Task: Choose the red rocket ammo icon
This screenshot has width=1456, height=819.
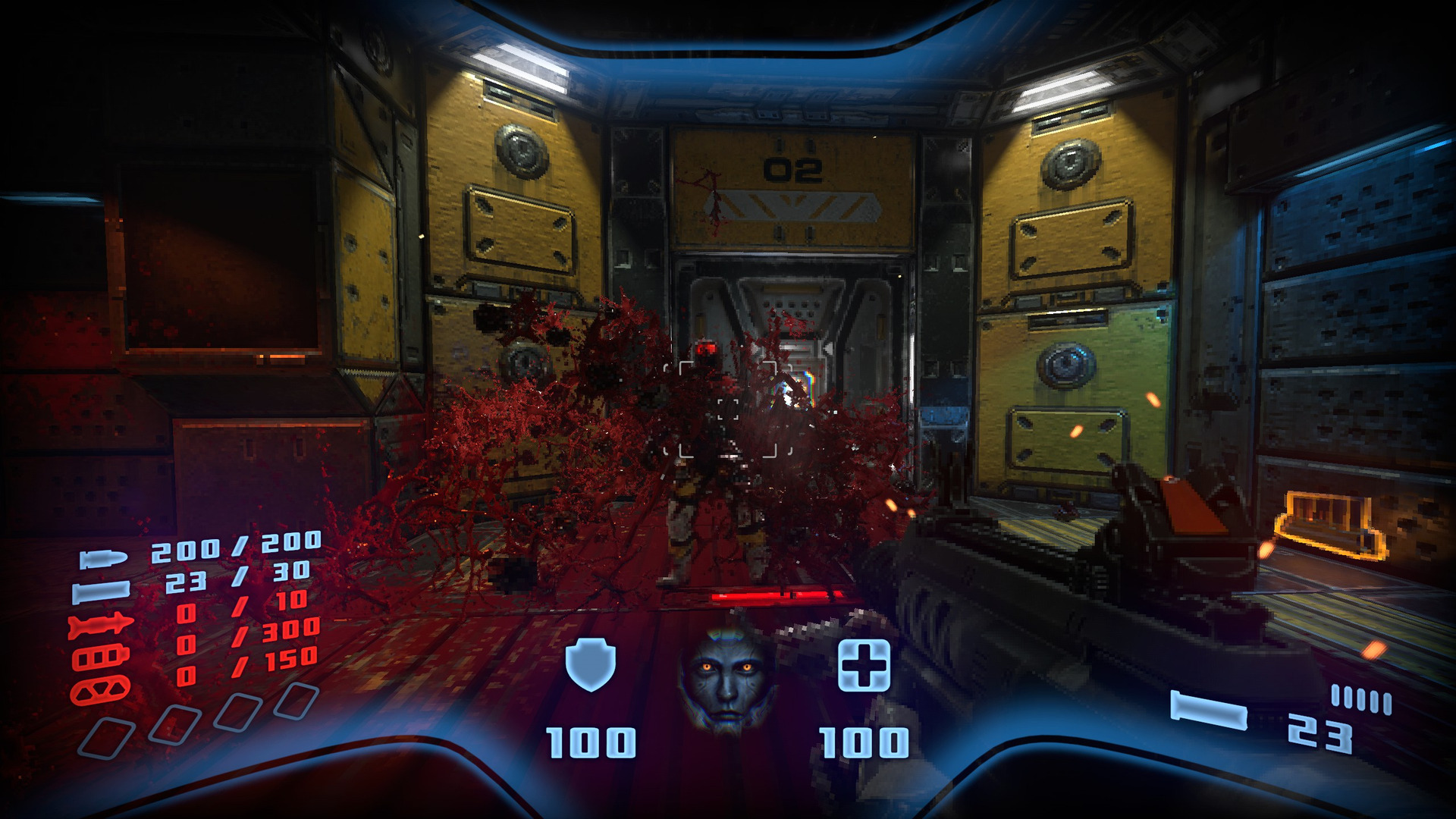Action: coord(101,626)
